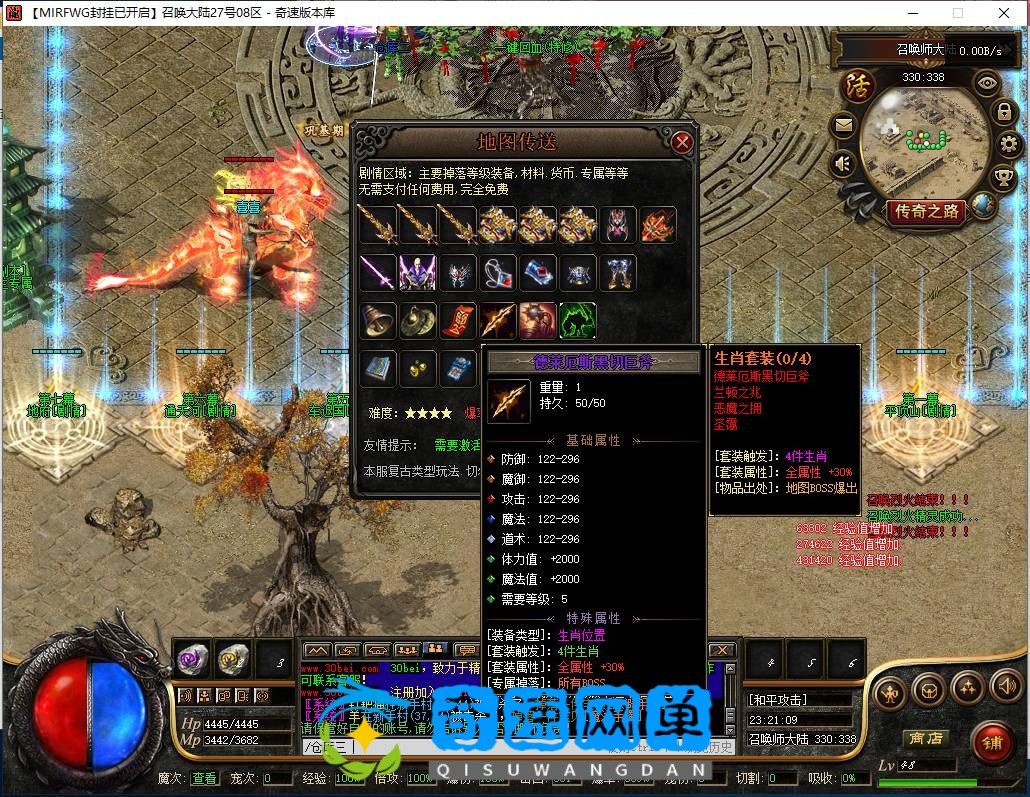1030x797 pixels.
Task: Open the 商店 shop button
Action: [925, 738]
